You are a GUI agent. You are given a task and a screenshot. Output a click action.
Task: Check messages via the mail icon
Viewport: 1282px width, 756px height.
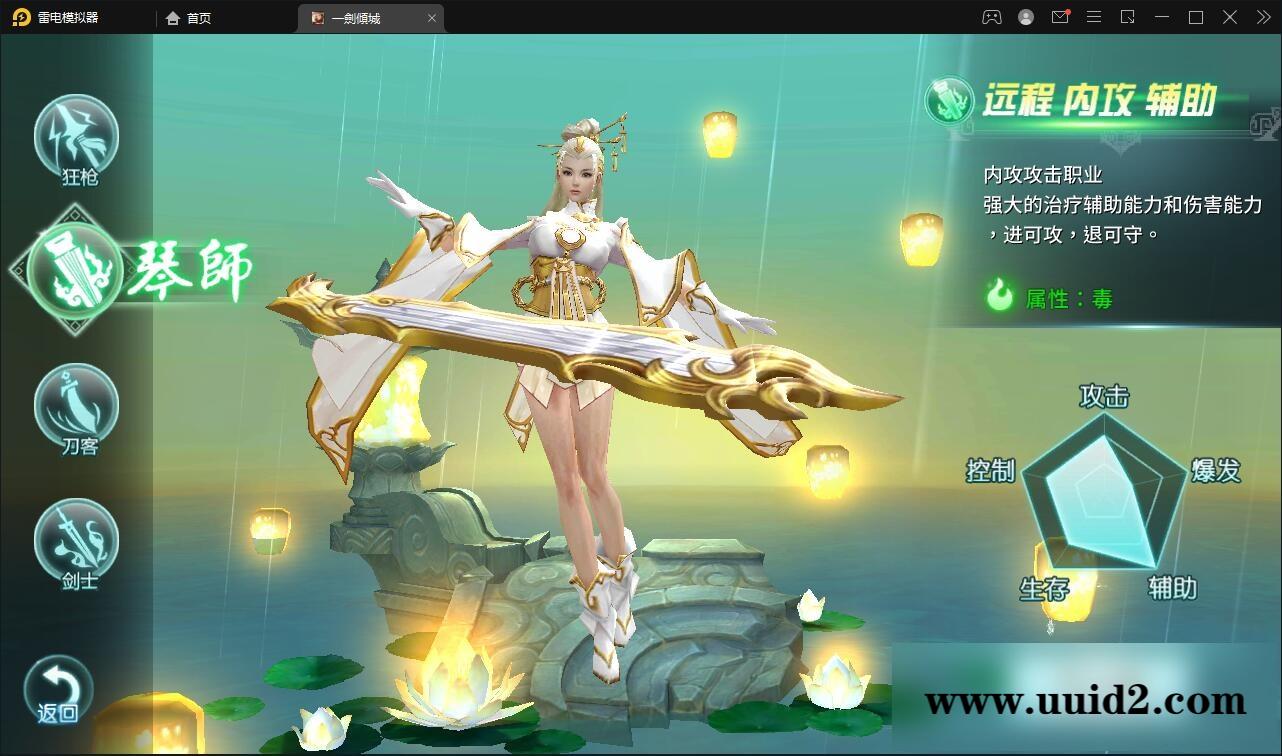1060,17
